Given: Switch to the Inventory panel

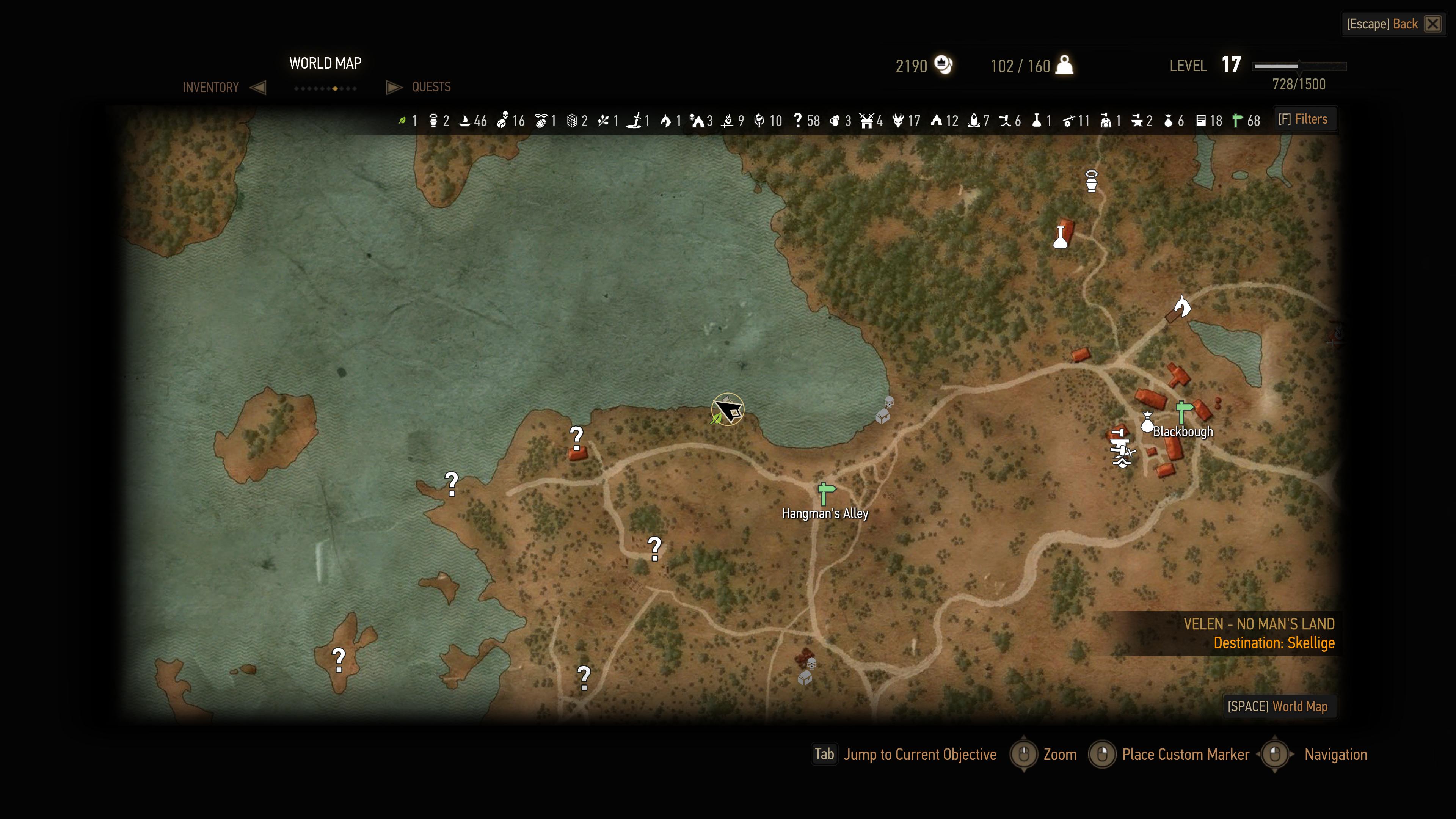Looking at the screenshot, I should (x=211, y=88).
